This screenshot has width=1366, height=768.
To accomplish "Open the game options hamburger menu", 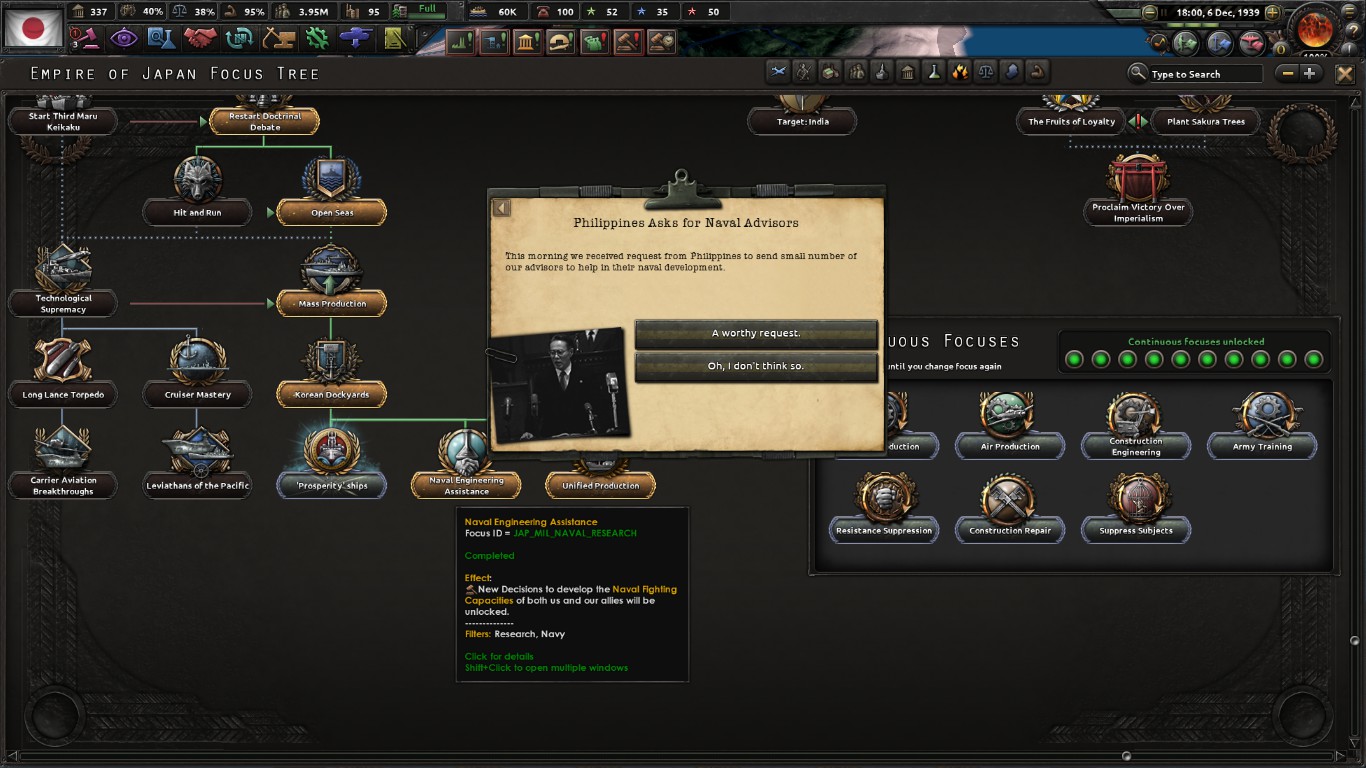I will pos(1348,12).
